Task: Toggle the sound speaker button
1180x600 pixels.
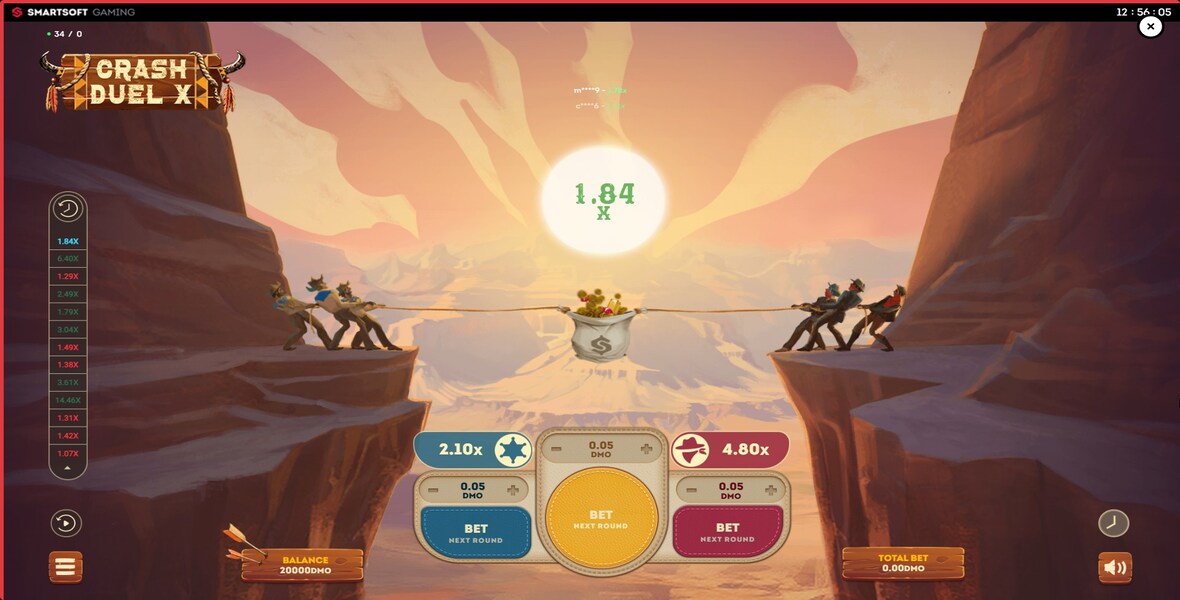Action: click(1115, 568)
